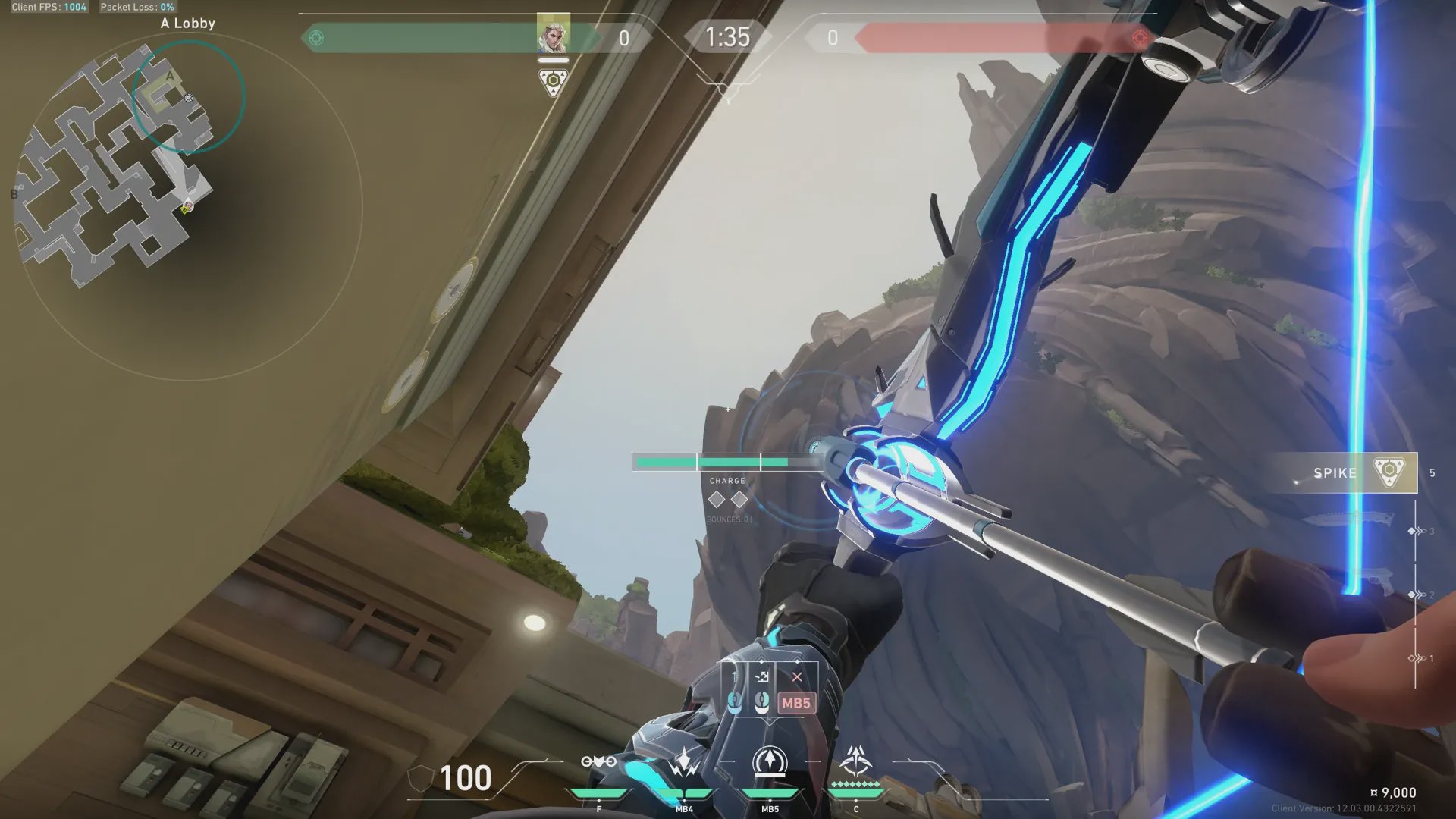
Task: Use the Shock Bolt ability icon
Action: coord(684,762)
